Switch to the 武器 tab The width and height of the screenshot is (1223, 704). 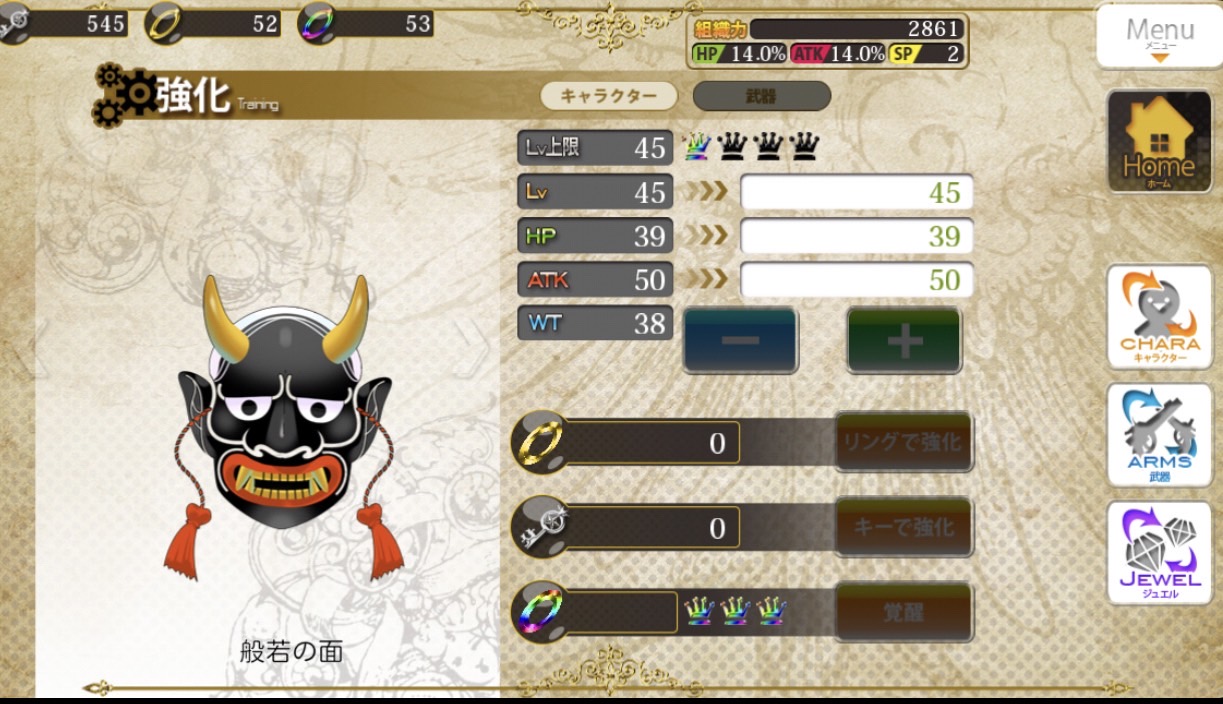(x=761, y=96)
